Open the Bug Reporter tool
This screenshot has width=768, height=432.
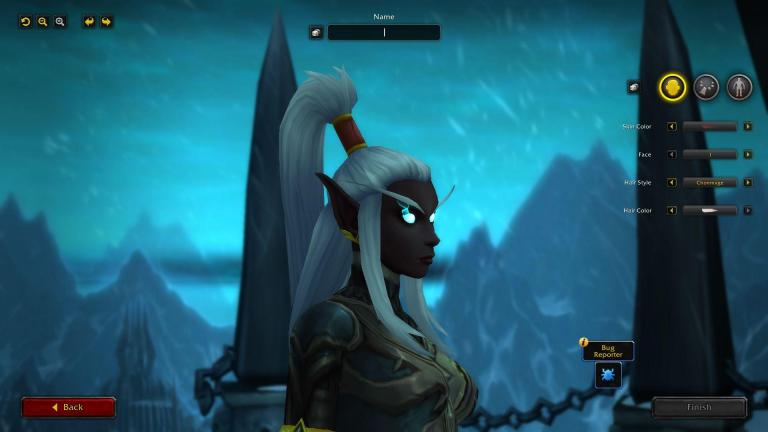[x=608, y=375]
